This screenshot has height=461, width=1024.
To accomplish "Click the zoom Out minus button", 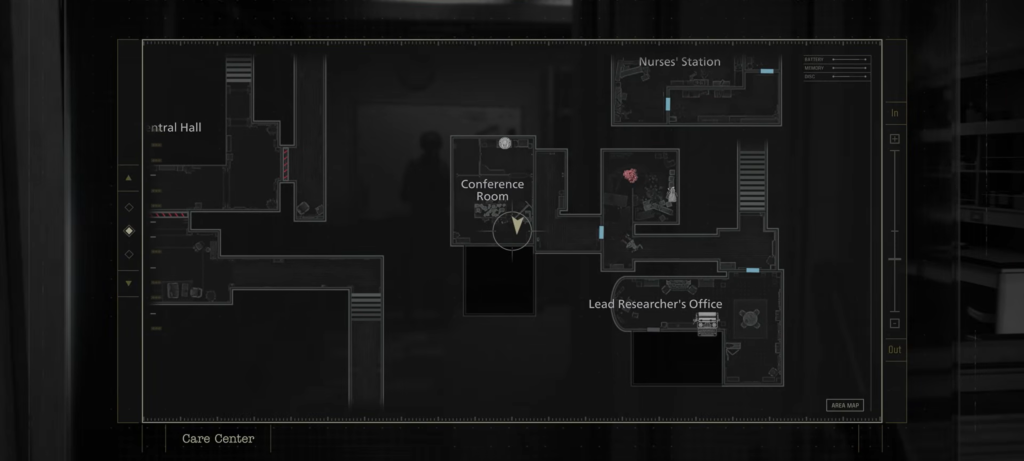I will (895, 323).
